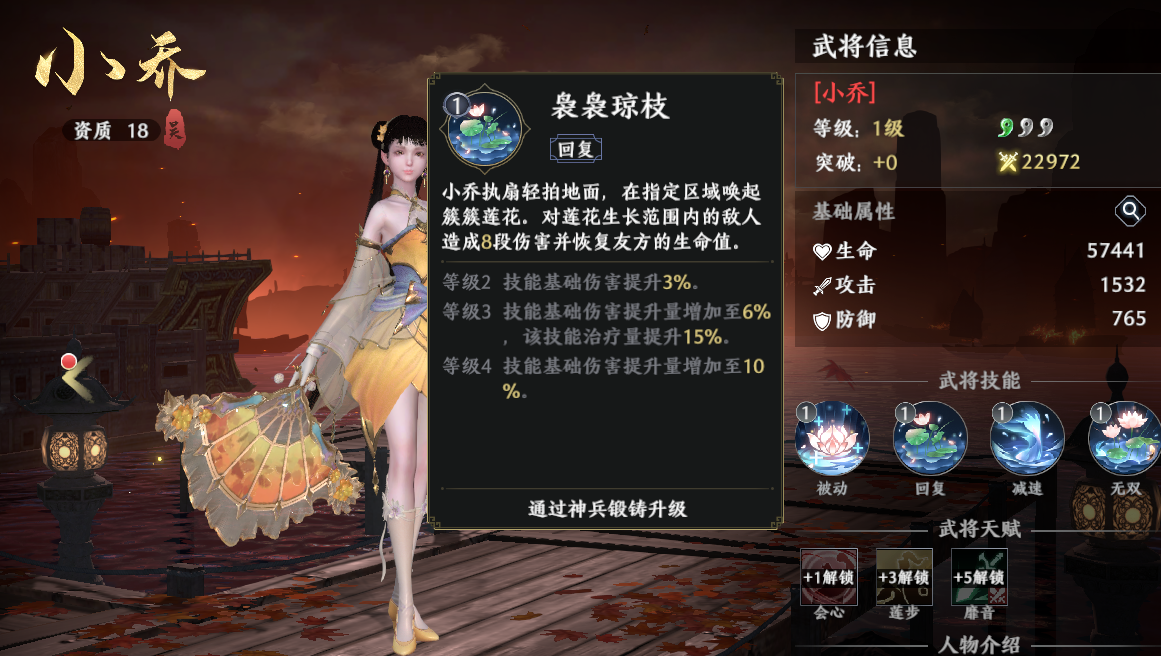View the 莲步 talent locked at +3
1161x656 pixels.
pyautogui.click(x=904, y=577)
